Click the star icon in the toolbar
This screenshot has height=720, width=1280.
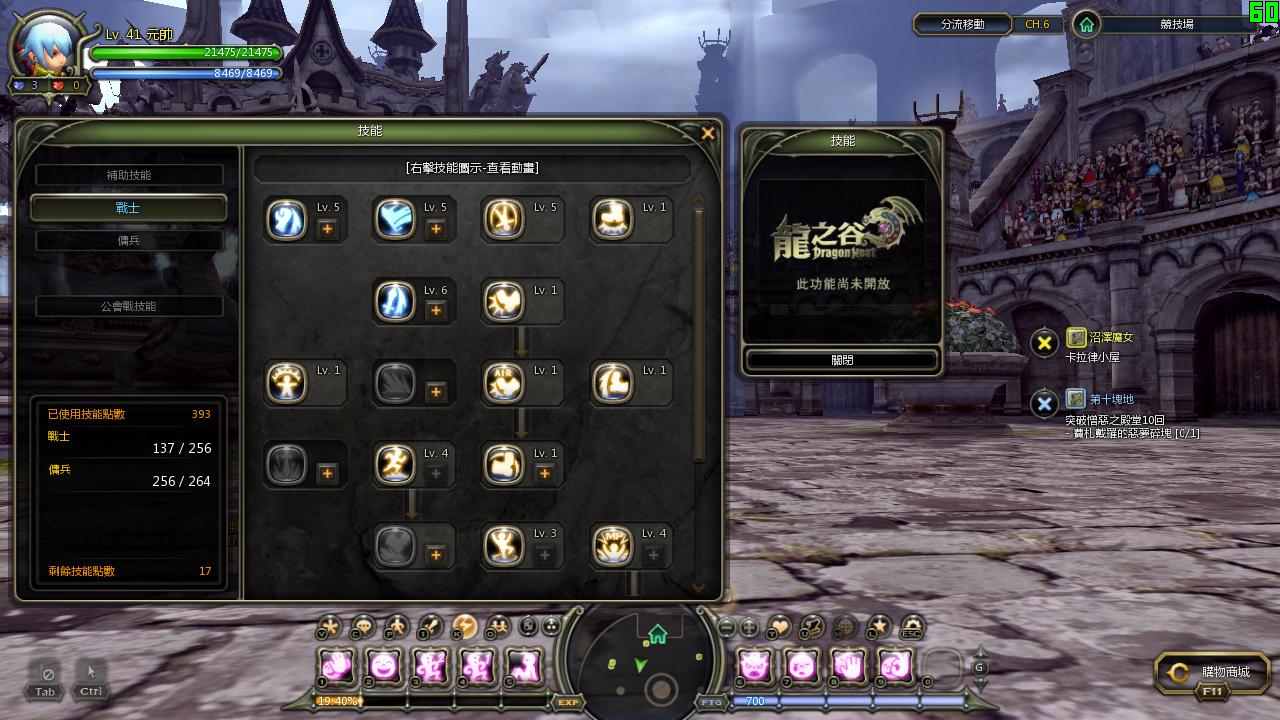(x=878, y=627)
